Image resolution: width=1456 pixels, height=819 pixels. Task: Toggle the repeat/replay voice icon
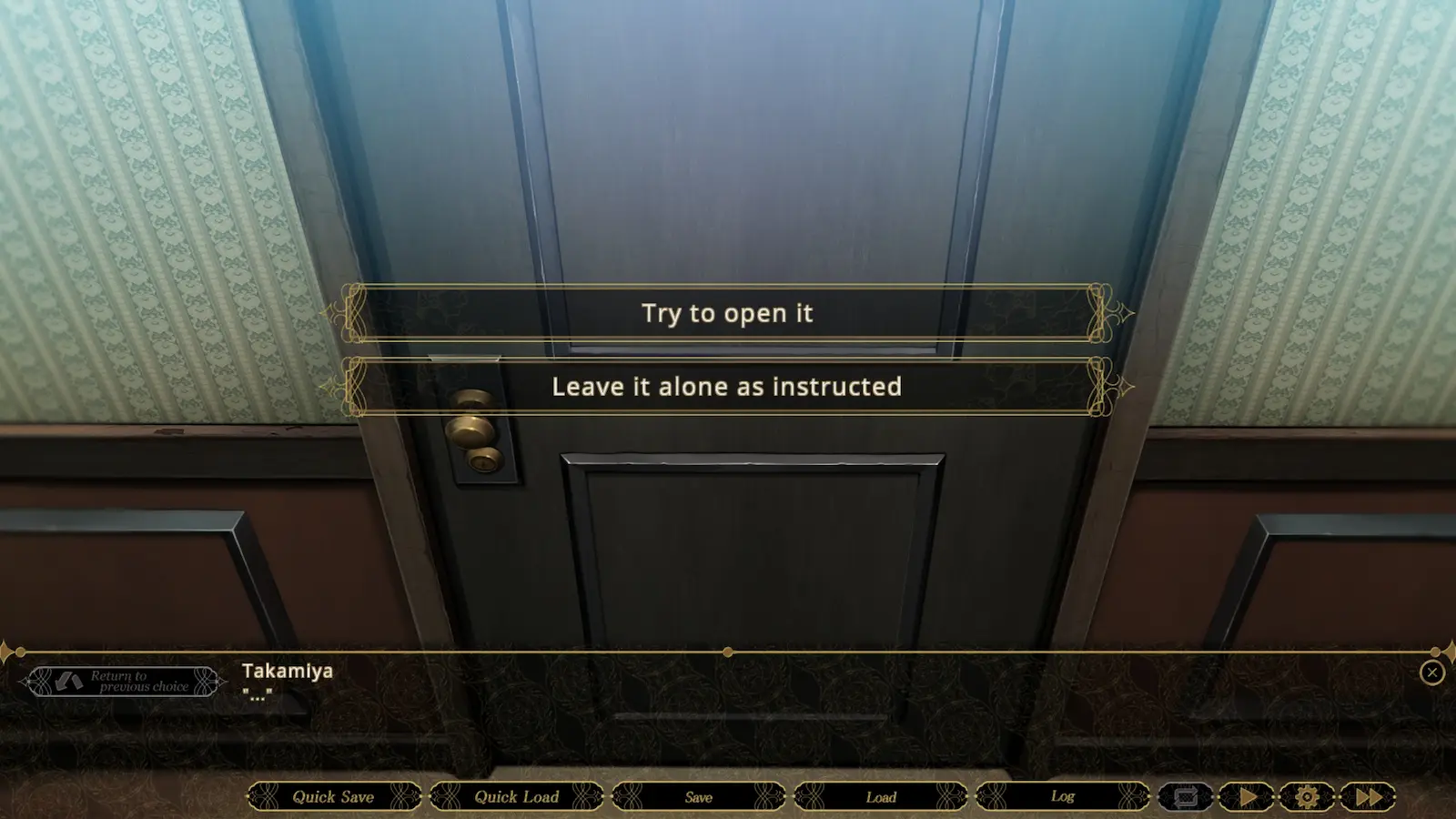coord(1187,795)
